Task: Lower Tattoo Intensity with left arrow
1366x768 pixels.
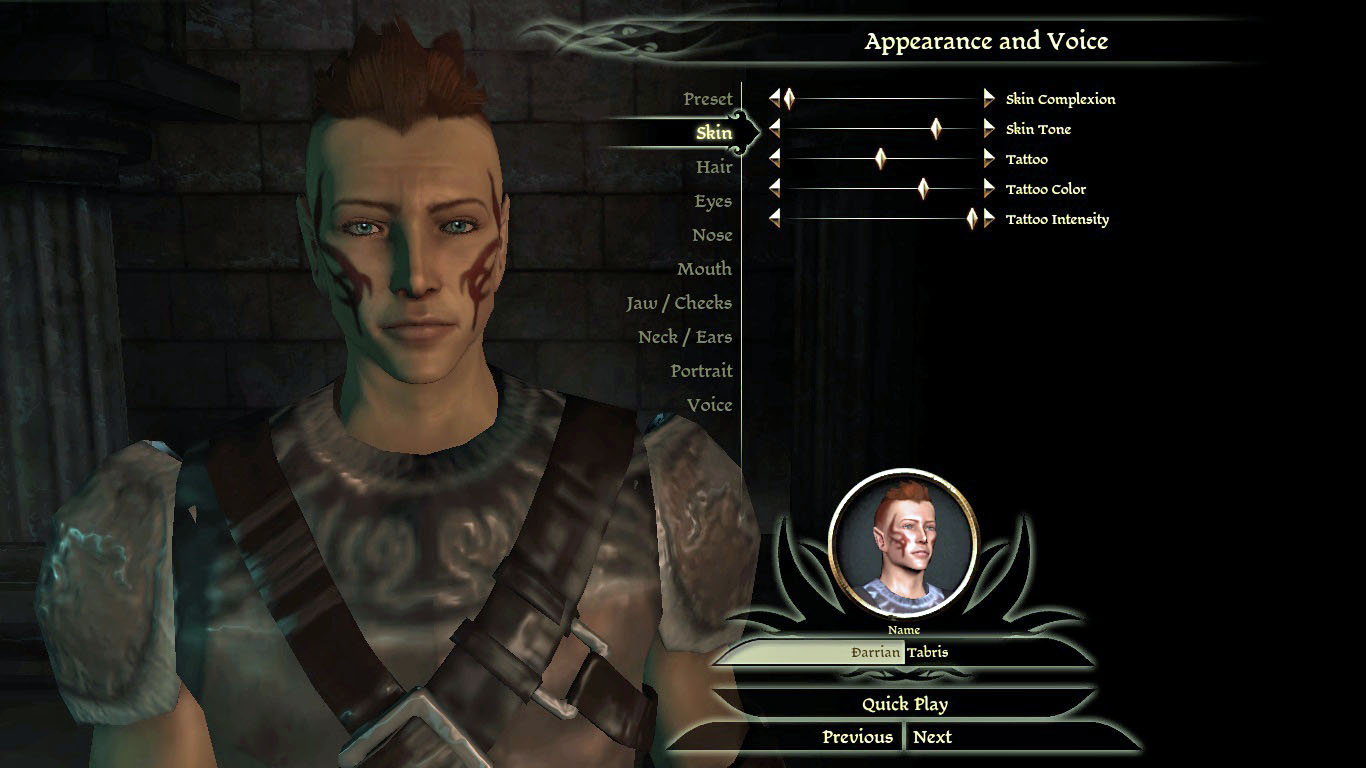Action: (774, 218)
